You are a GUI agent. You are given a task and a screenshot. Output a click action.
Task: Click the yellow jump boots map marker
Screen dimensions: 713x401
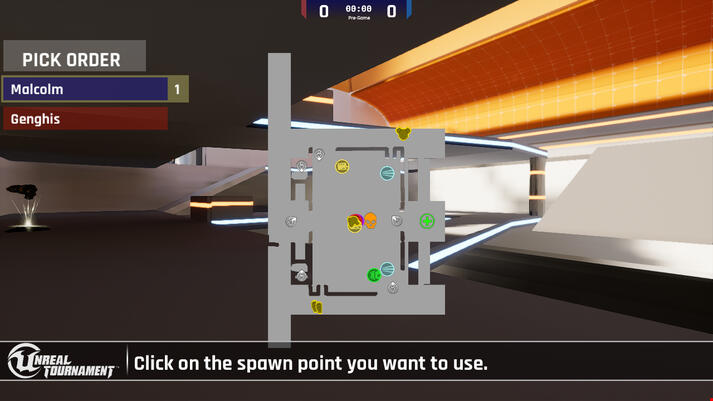317,307
